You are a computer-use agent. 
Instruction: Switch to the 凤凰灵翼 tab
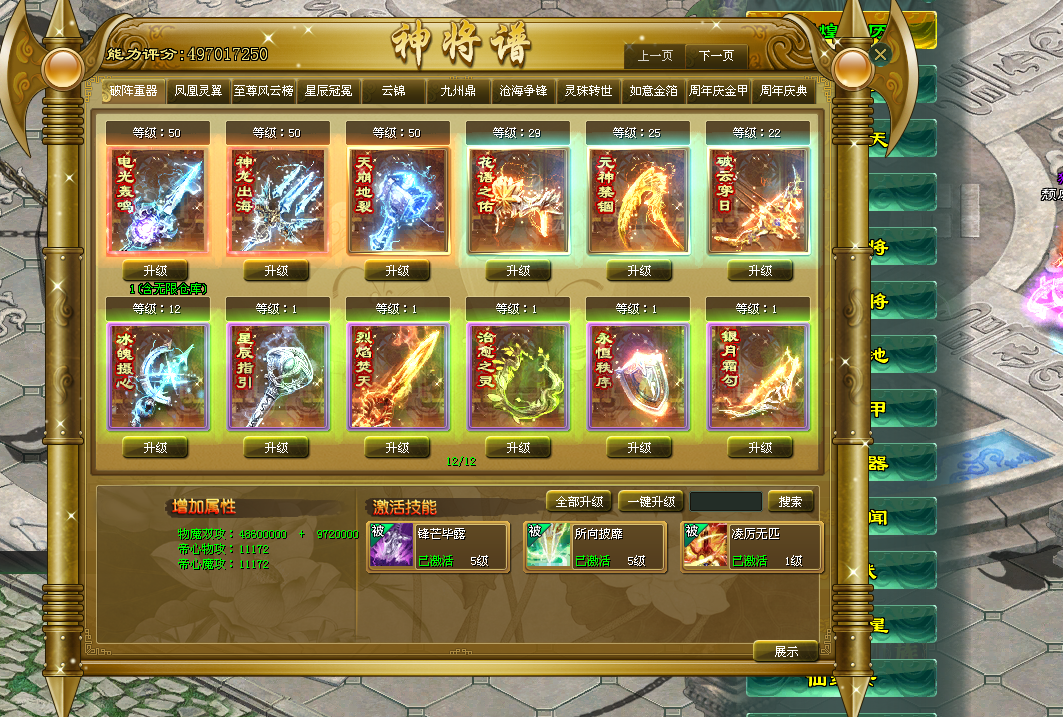tap(198, 91)
